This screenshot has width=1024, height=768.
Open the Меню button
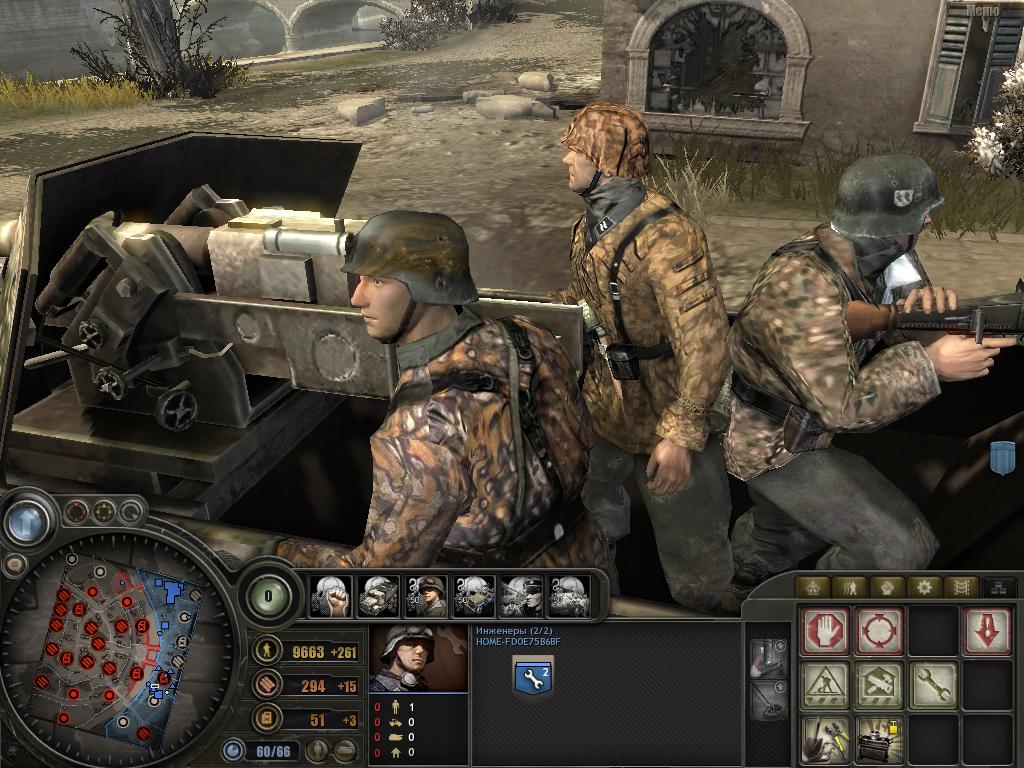[986, 11]
